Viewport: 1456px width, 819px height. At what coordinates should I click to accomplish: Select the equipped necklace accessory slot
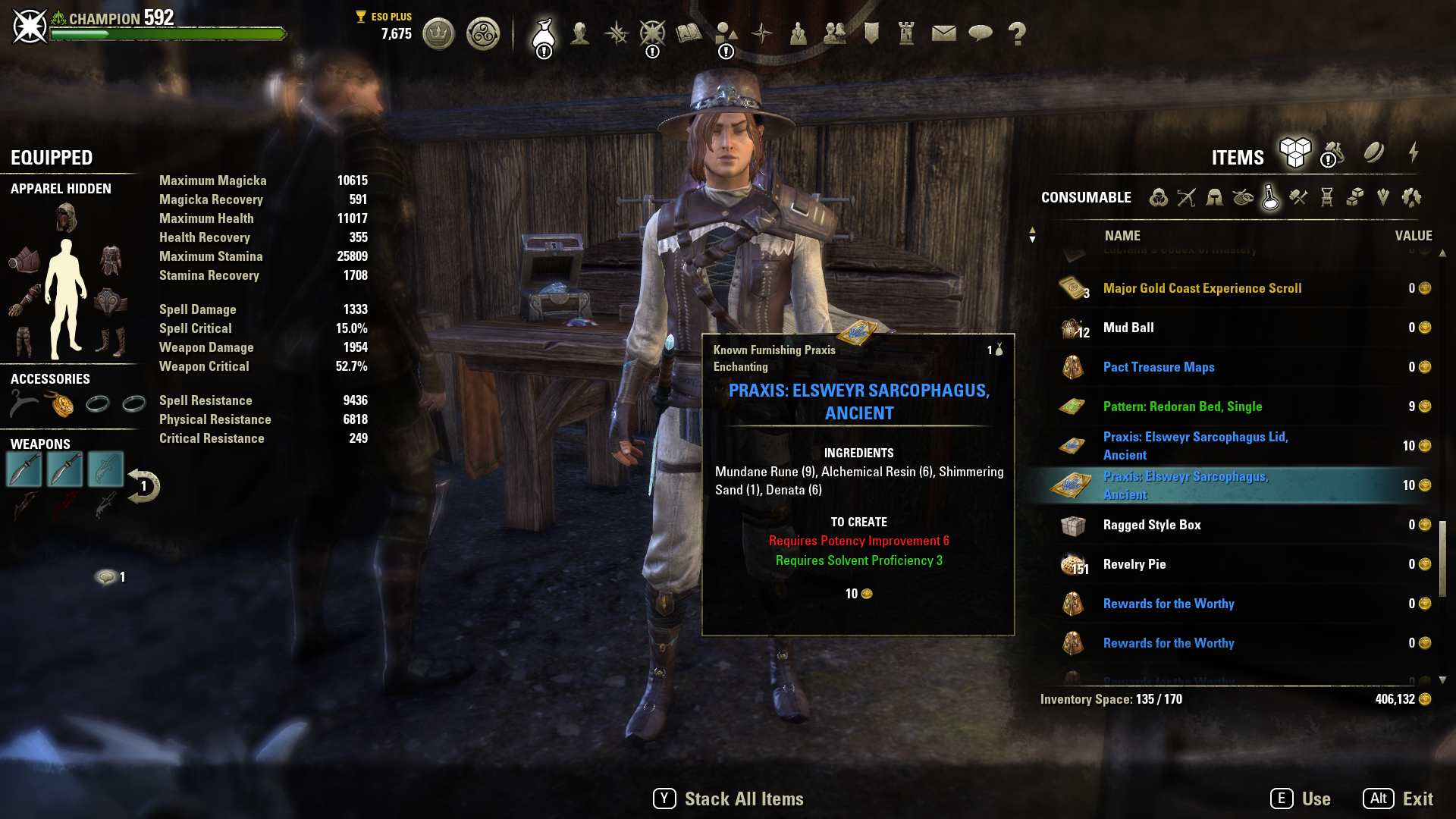(x=61, y=404)
